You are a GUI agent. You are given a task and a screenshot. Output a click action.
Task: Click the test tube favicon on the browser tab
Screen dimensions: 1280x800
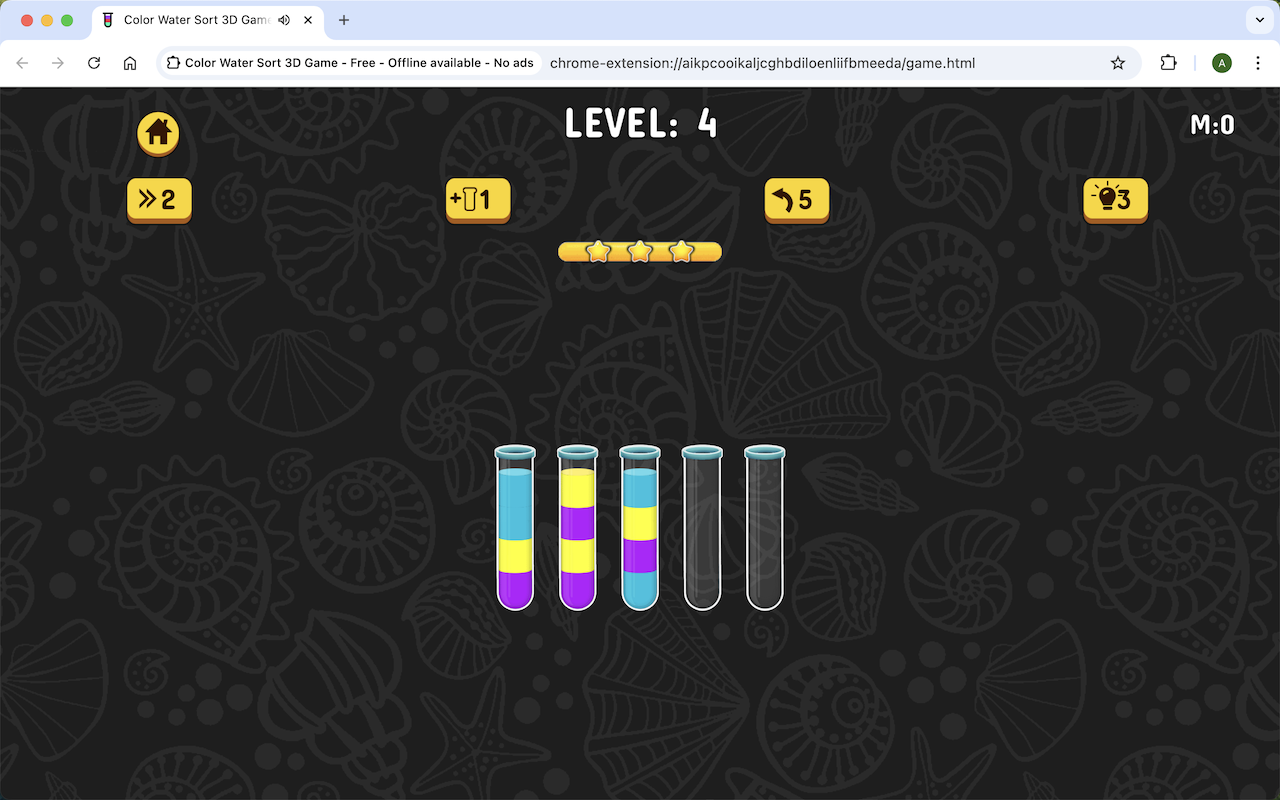pyautogui.click(x=107, y=20)
